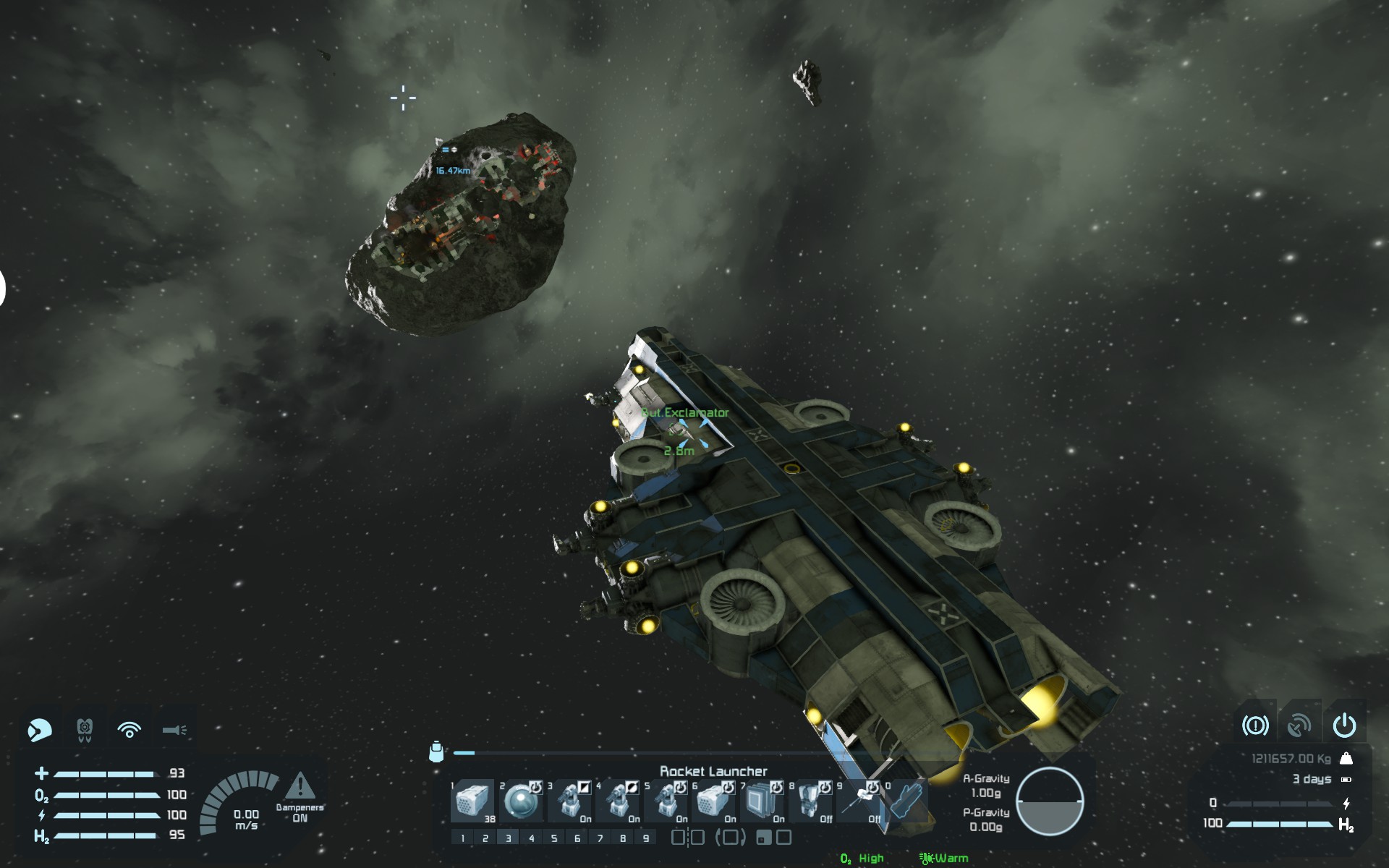
Task: Select the rocket launcher slot with 38 ammo
Action: pos(472,801)
